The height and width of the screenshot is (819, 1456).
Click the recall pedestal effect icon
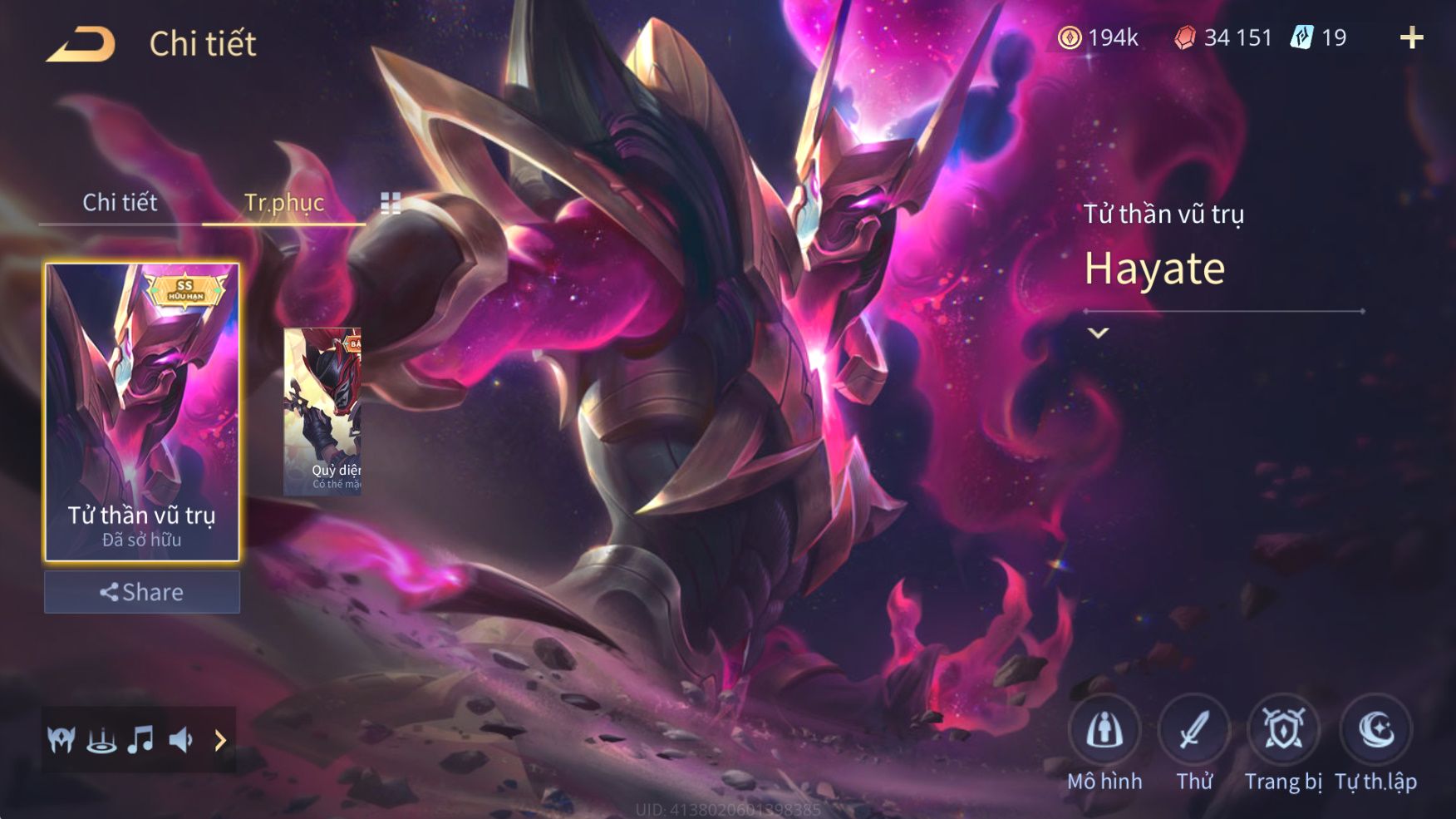101,739
